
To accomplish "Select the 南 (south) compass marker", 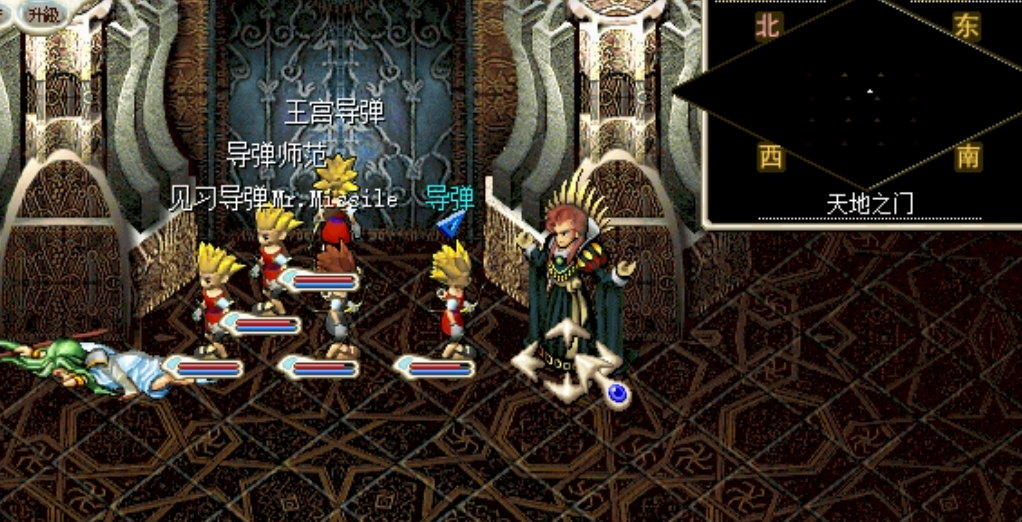I will coord(968,157).
